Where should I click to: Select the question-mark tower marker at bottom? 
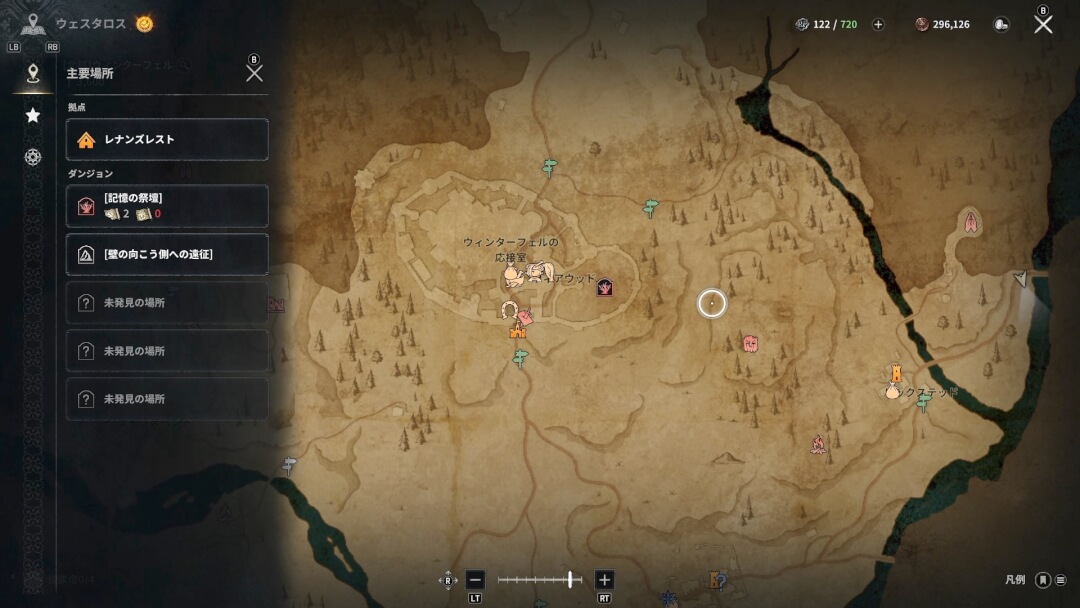coord(716,580)
